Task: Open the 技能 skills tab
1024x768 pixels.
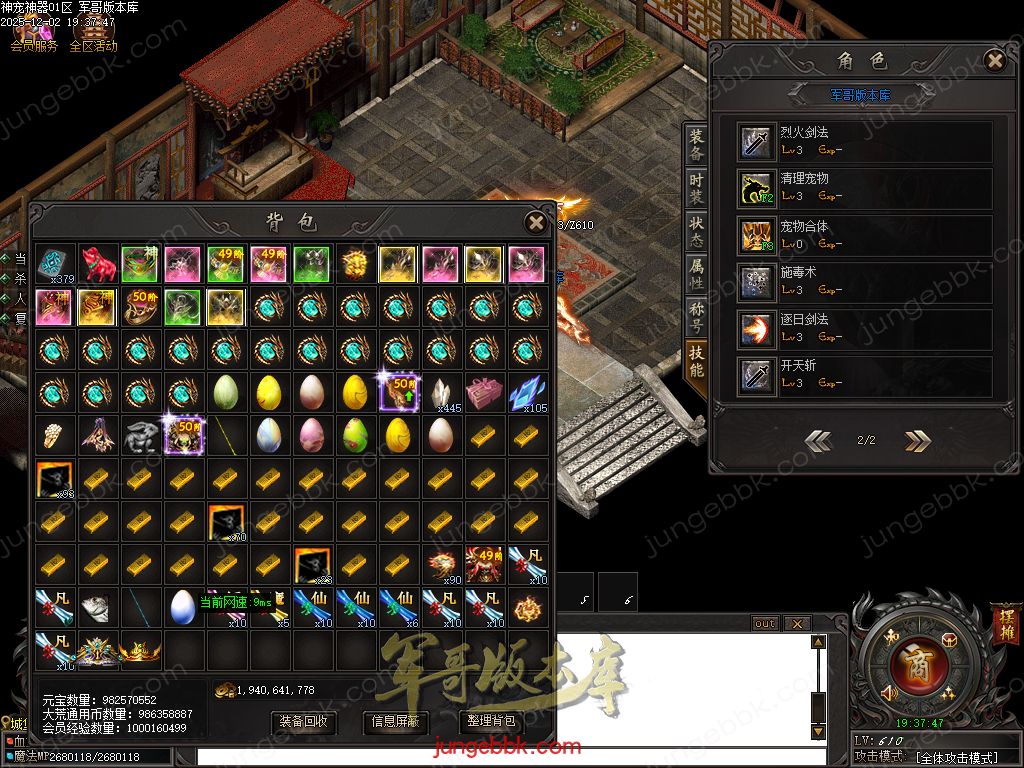Action: (x=696, y=361)
